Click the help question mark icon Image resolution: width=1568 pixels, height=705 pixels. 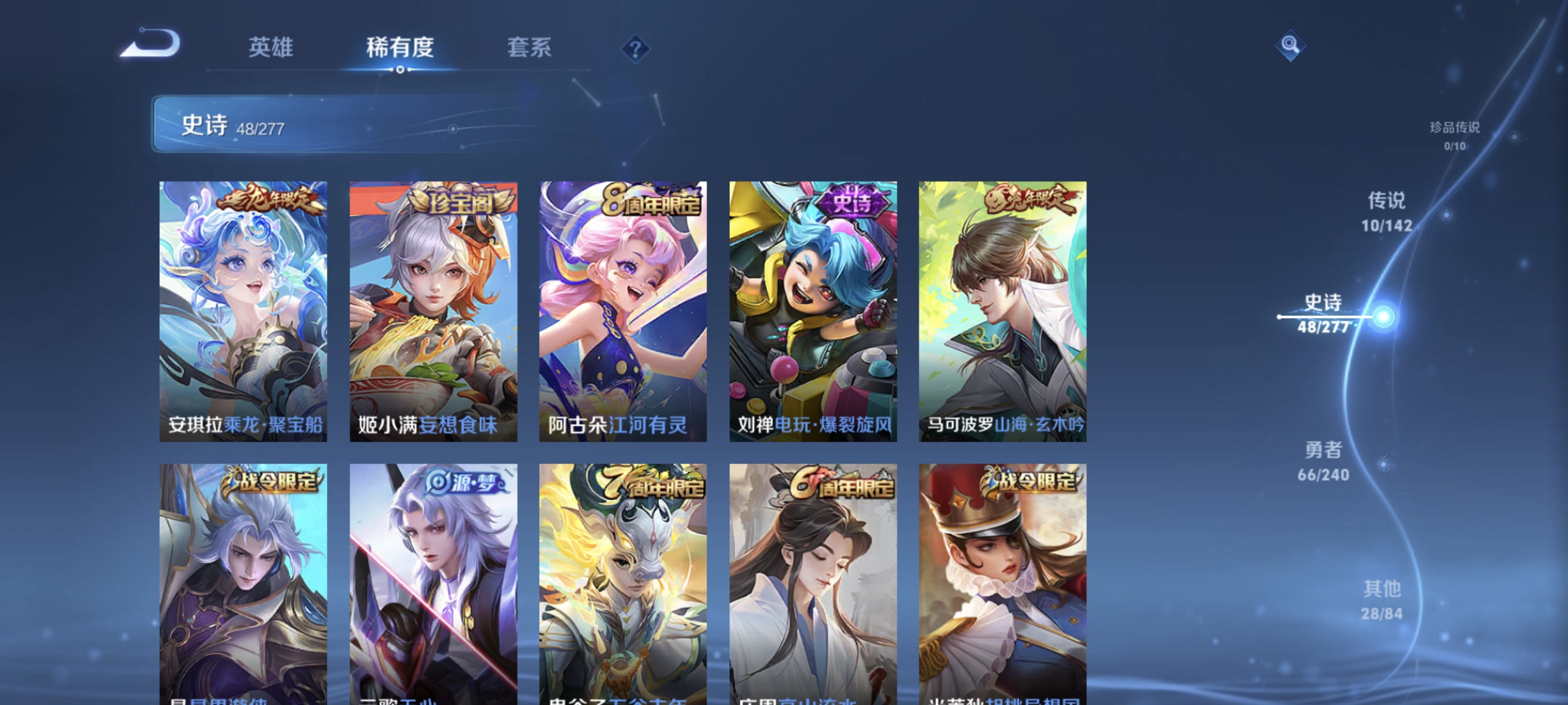[x=637, y=48]
